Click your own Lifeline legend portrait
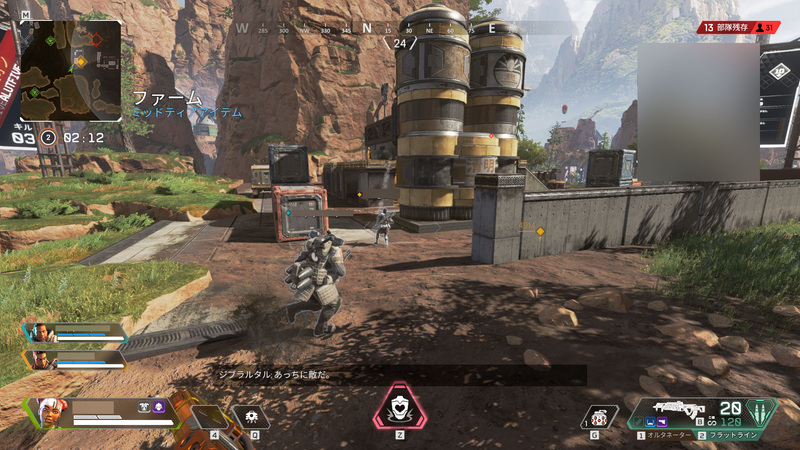Image resolution: width=800 pixels, height=450 pixels. 48,412
